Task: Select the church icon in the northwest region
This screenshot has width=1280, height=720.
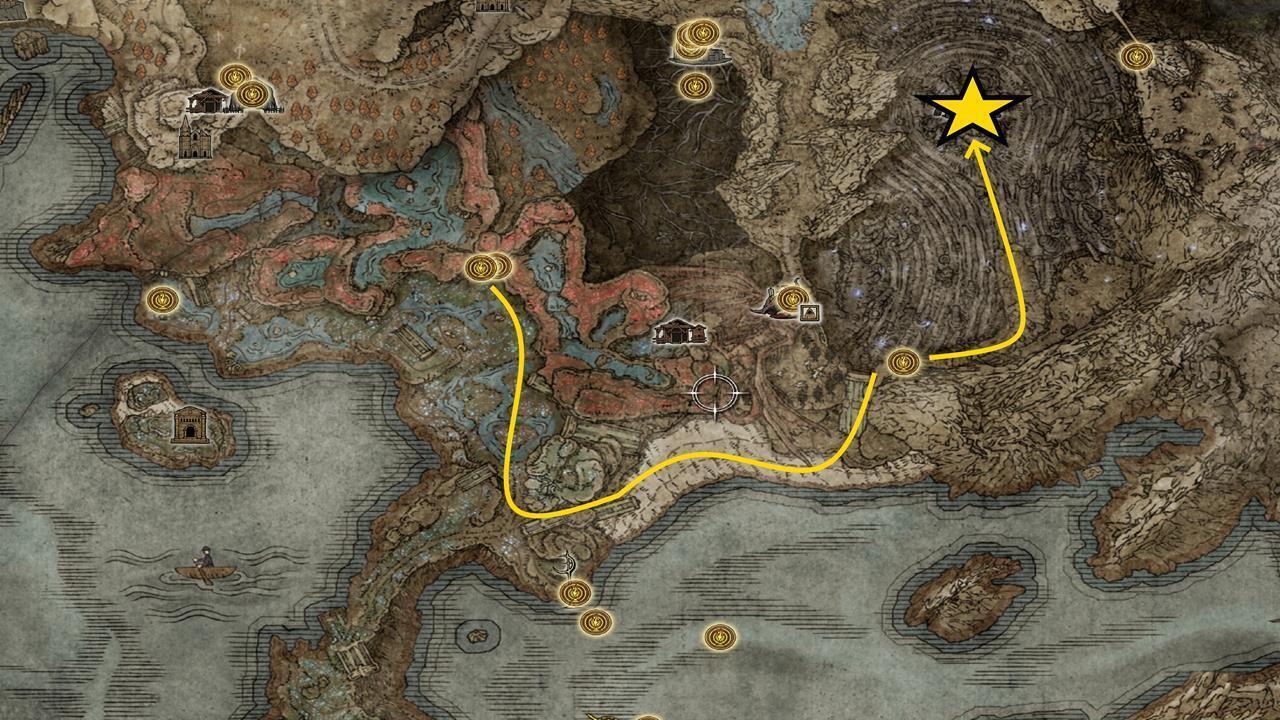Action: pyautogui.click(x=197, y=140)
